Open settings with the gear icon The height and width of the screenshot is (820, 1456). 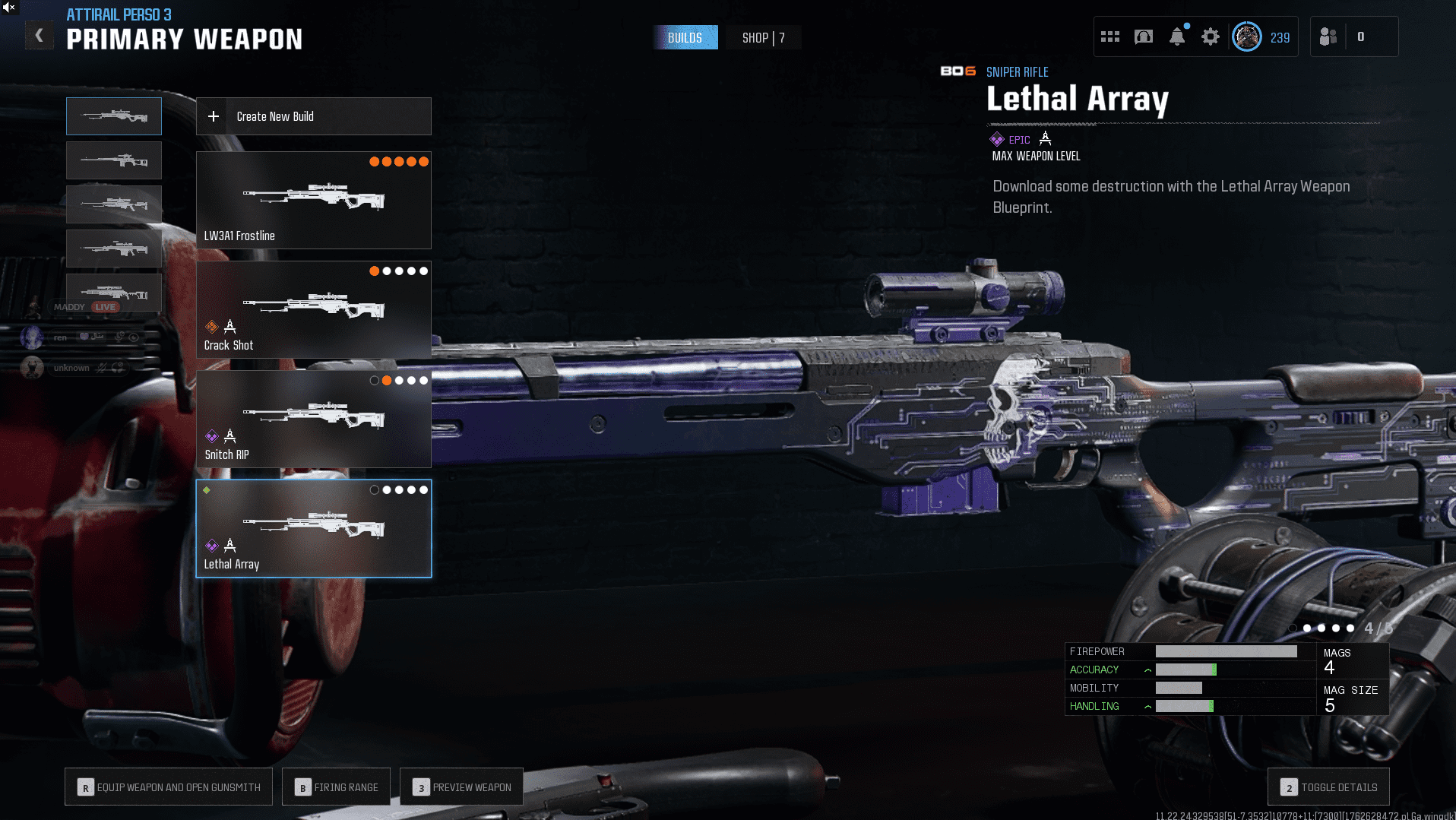click(x=1211, y=36)
